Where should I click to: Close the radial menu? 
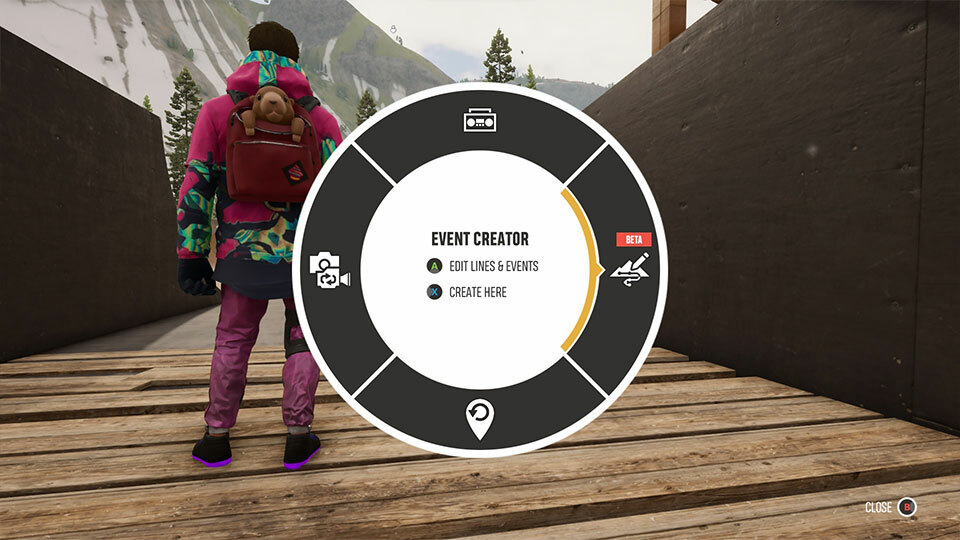click(906, 507)
